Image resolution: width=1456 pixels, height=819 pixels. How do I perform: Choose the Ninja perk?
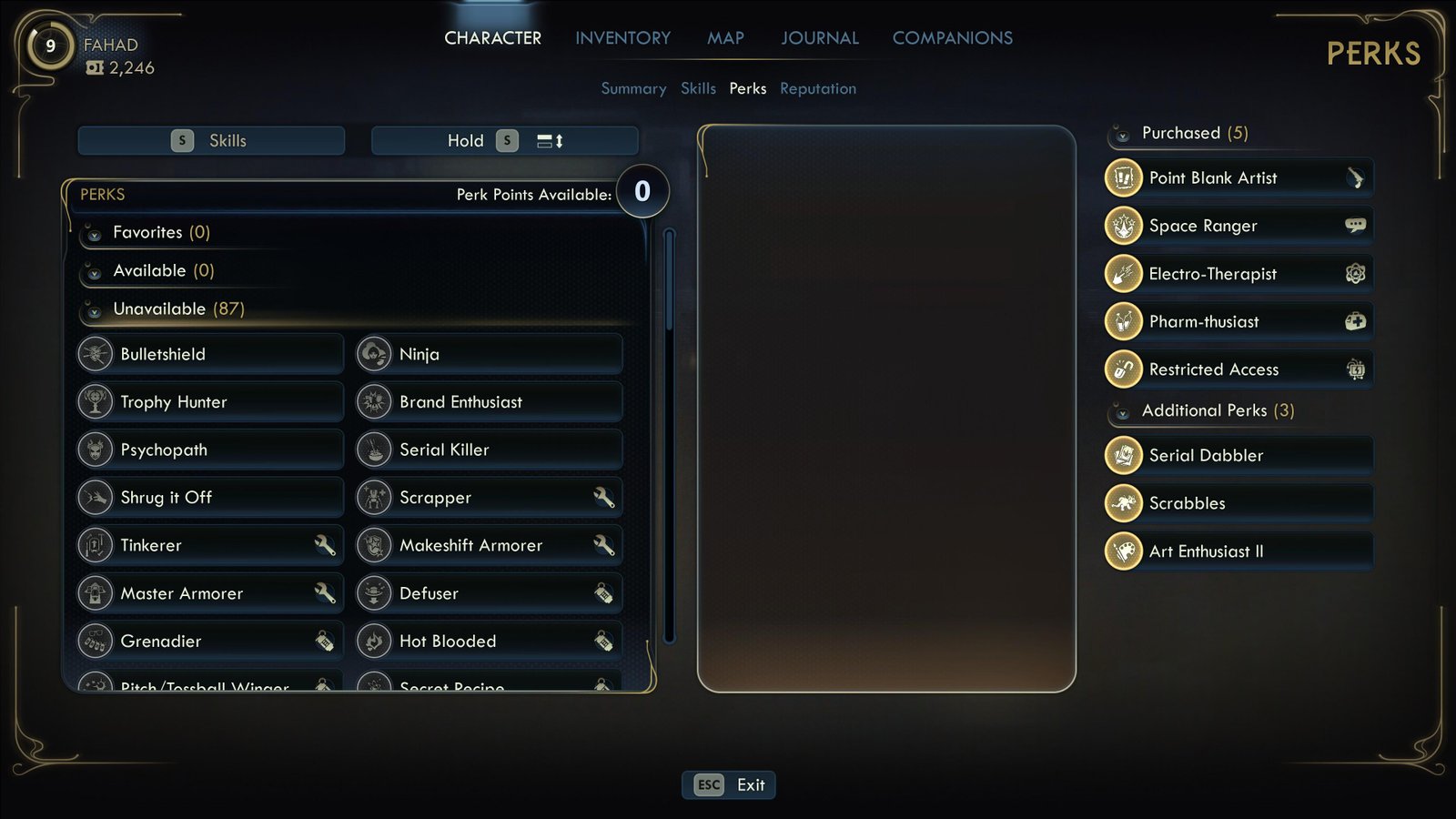(x=489, y=354)
